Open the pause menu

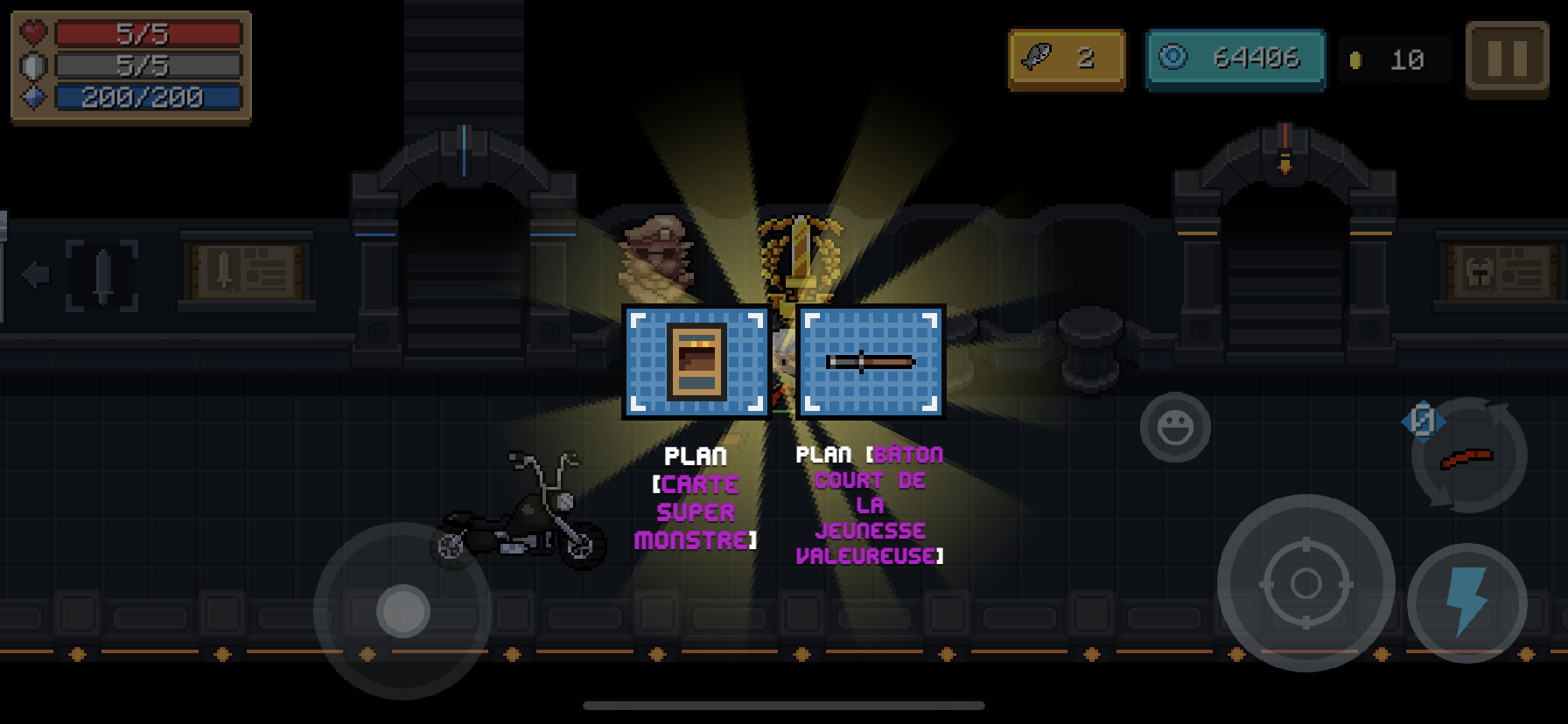click(x=1507, y=54)
